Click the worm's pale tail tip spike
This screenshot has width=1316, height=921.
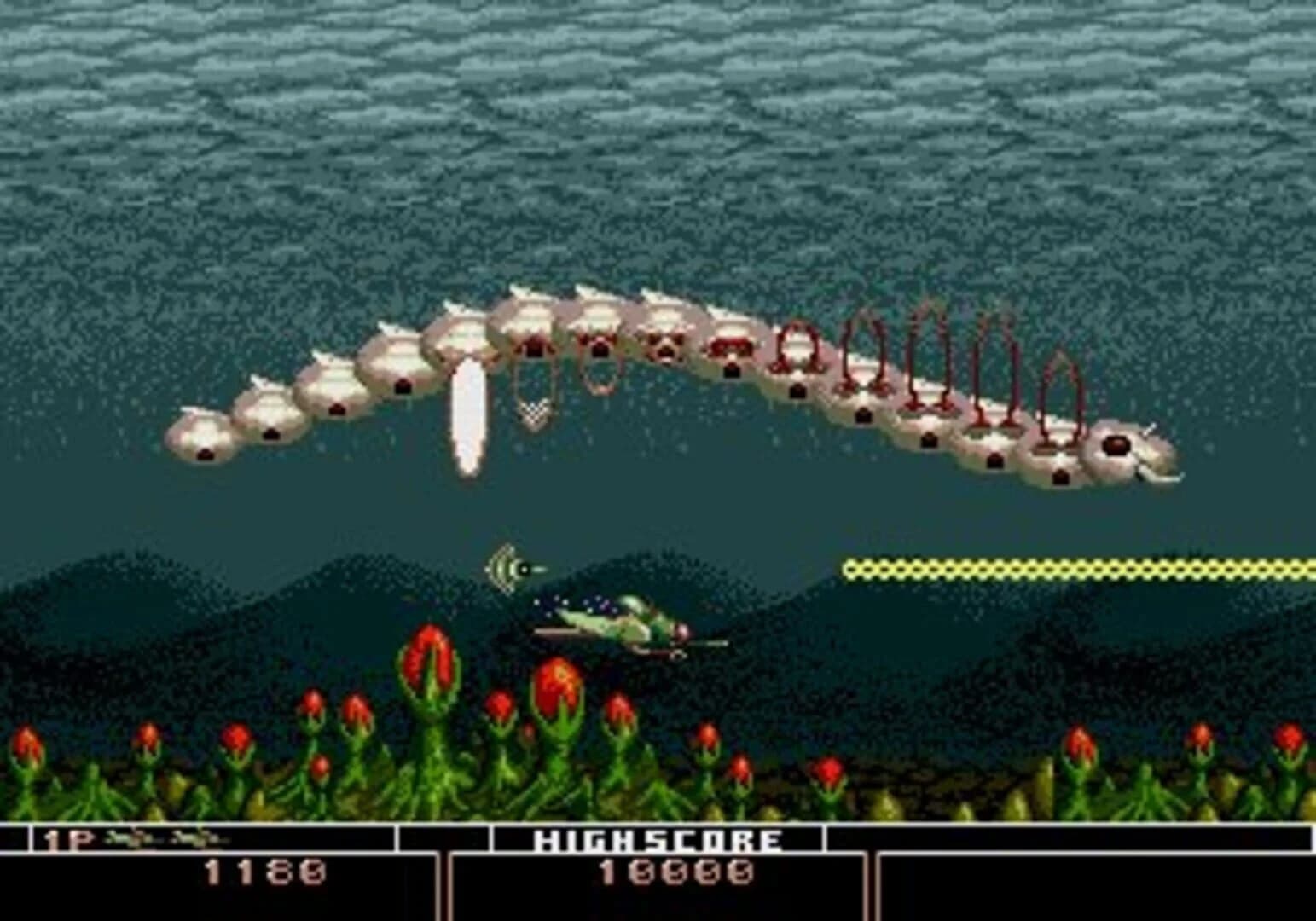[x=1164, y=476]
